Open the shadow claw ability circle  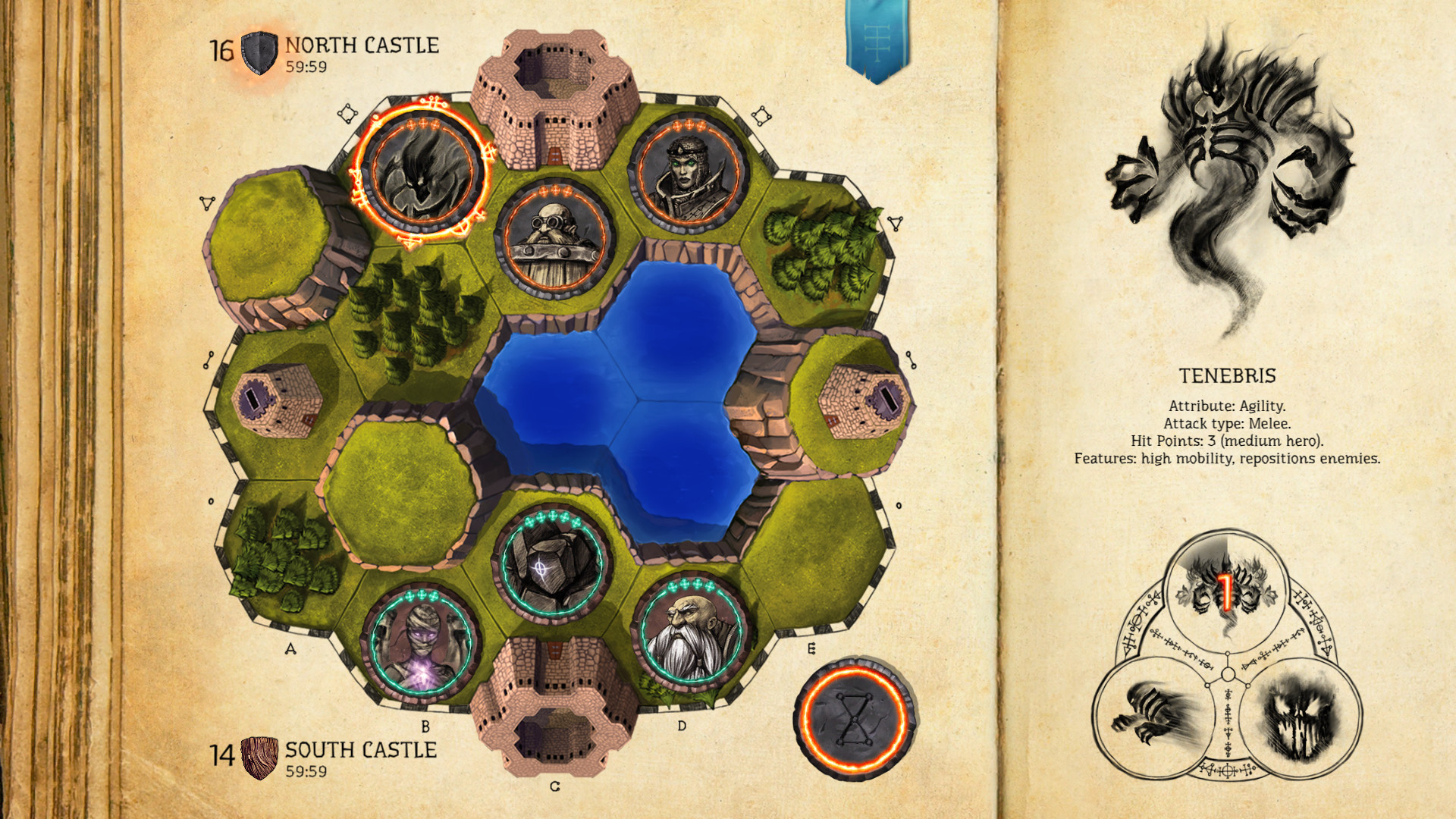tap(1153, 717)
